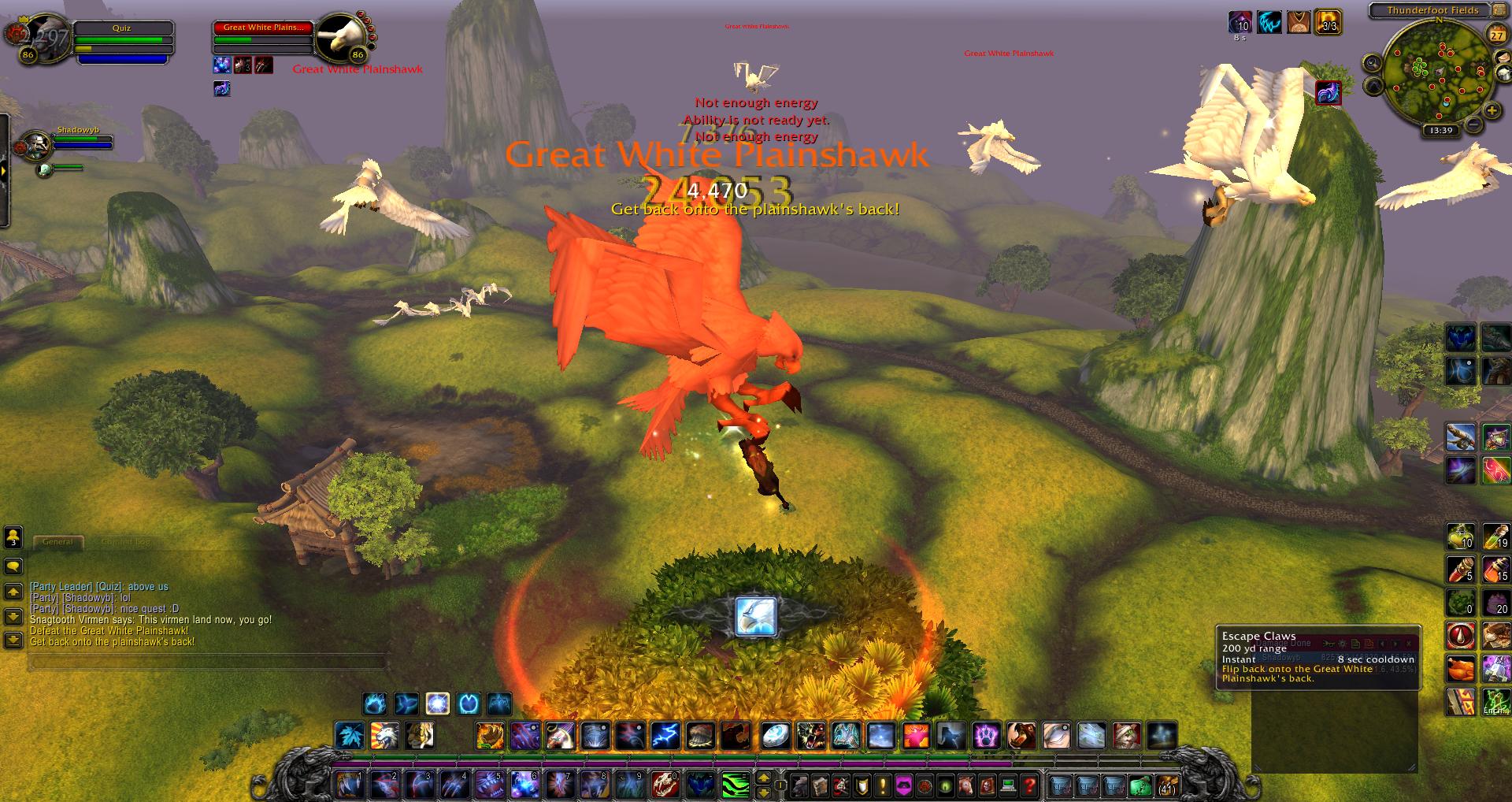This screenshot has height=802, width=1512.
Task: Cast the blue lightning bolt ability
Action: [666, 736]
